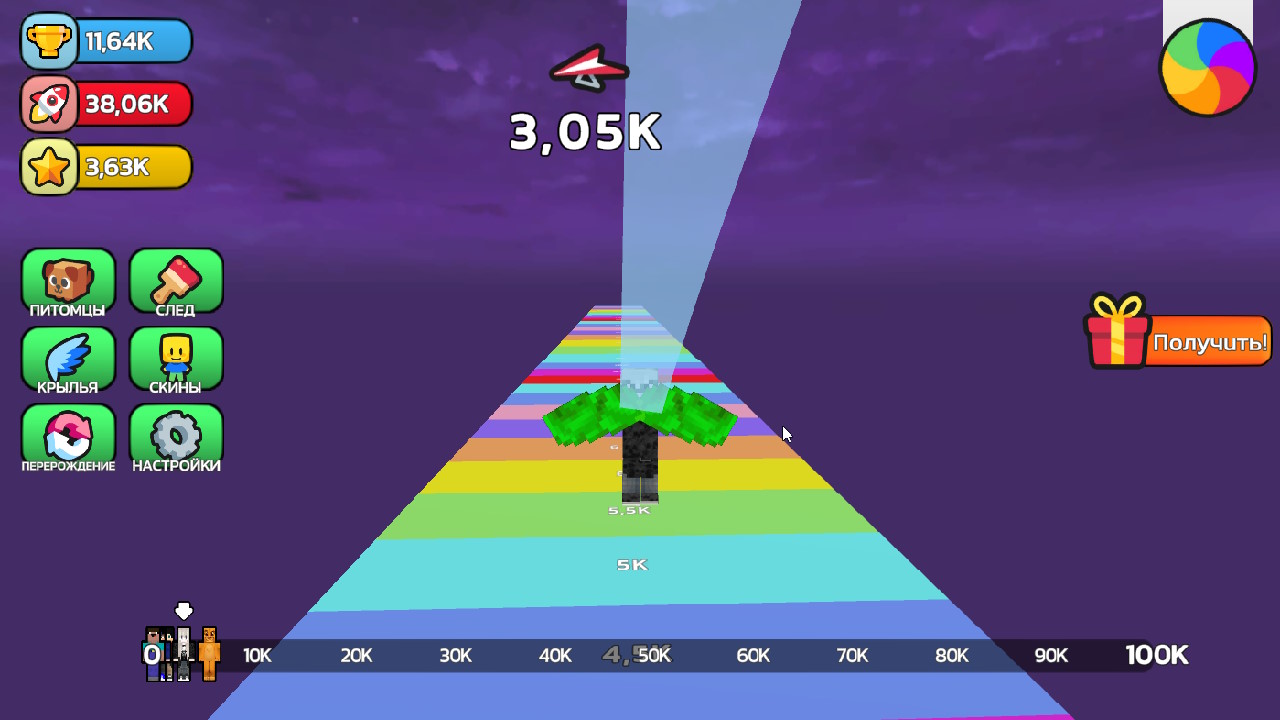Select the 50K milestone on progress bar
1280x720 pixels.
pos(655,655)
